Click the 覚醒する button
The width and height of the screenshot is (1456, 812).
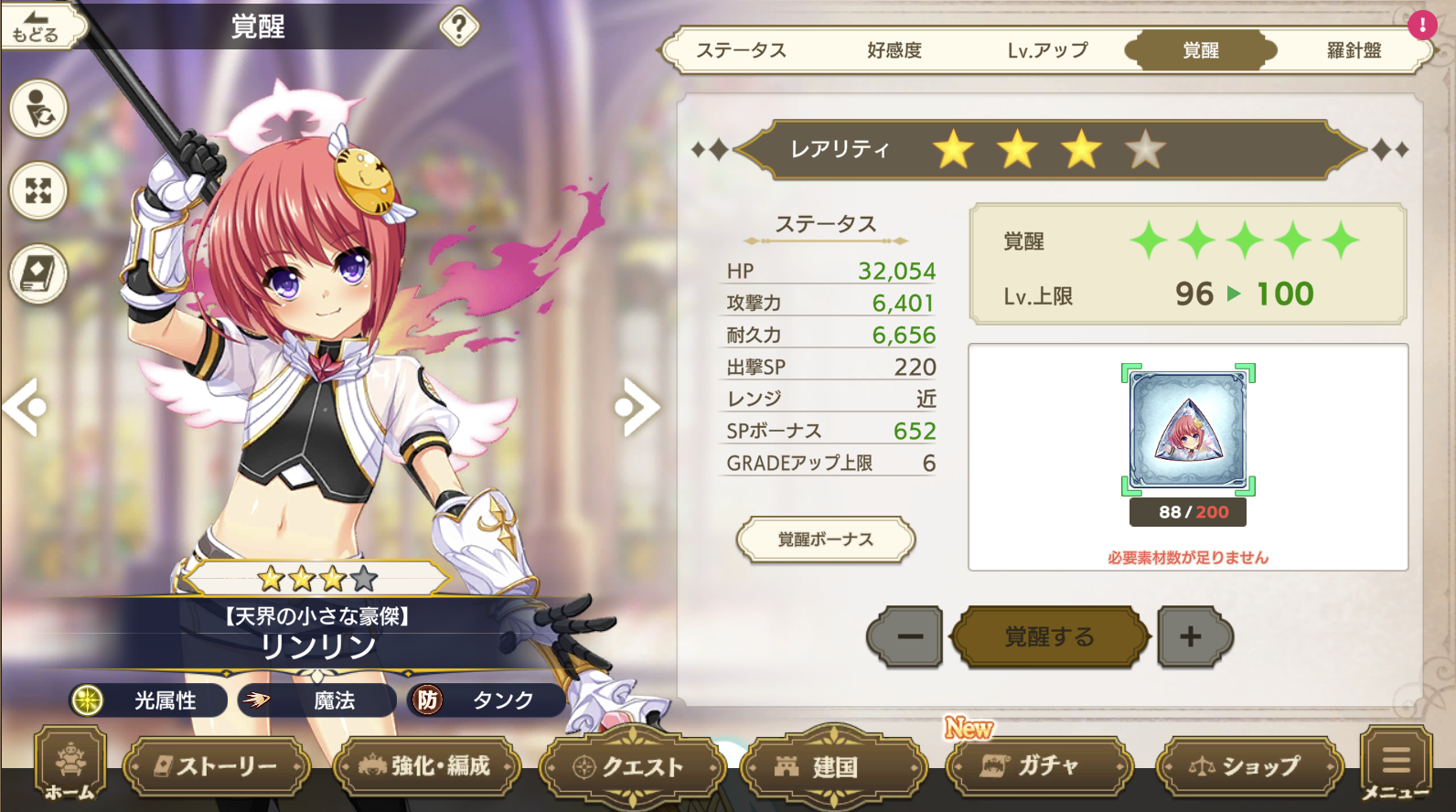point(1049,636)
